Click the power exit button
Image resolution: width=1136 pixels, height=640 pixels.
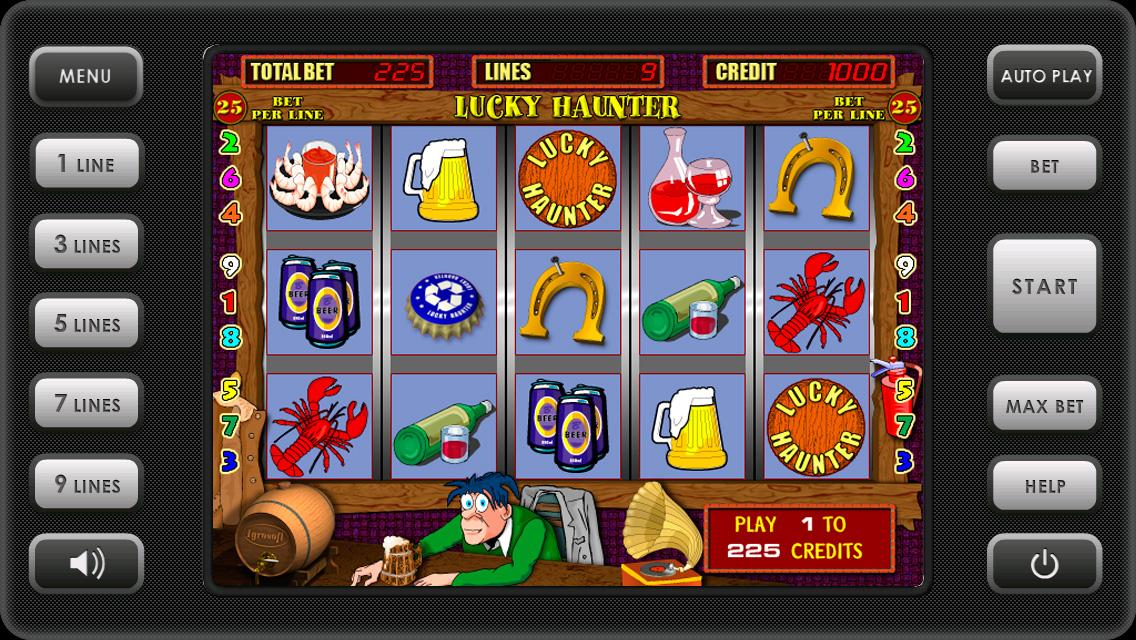(x=1045, y=564)
